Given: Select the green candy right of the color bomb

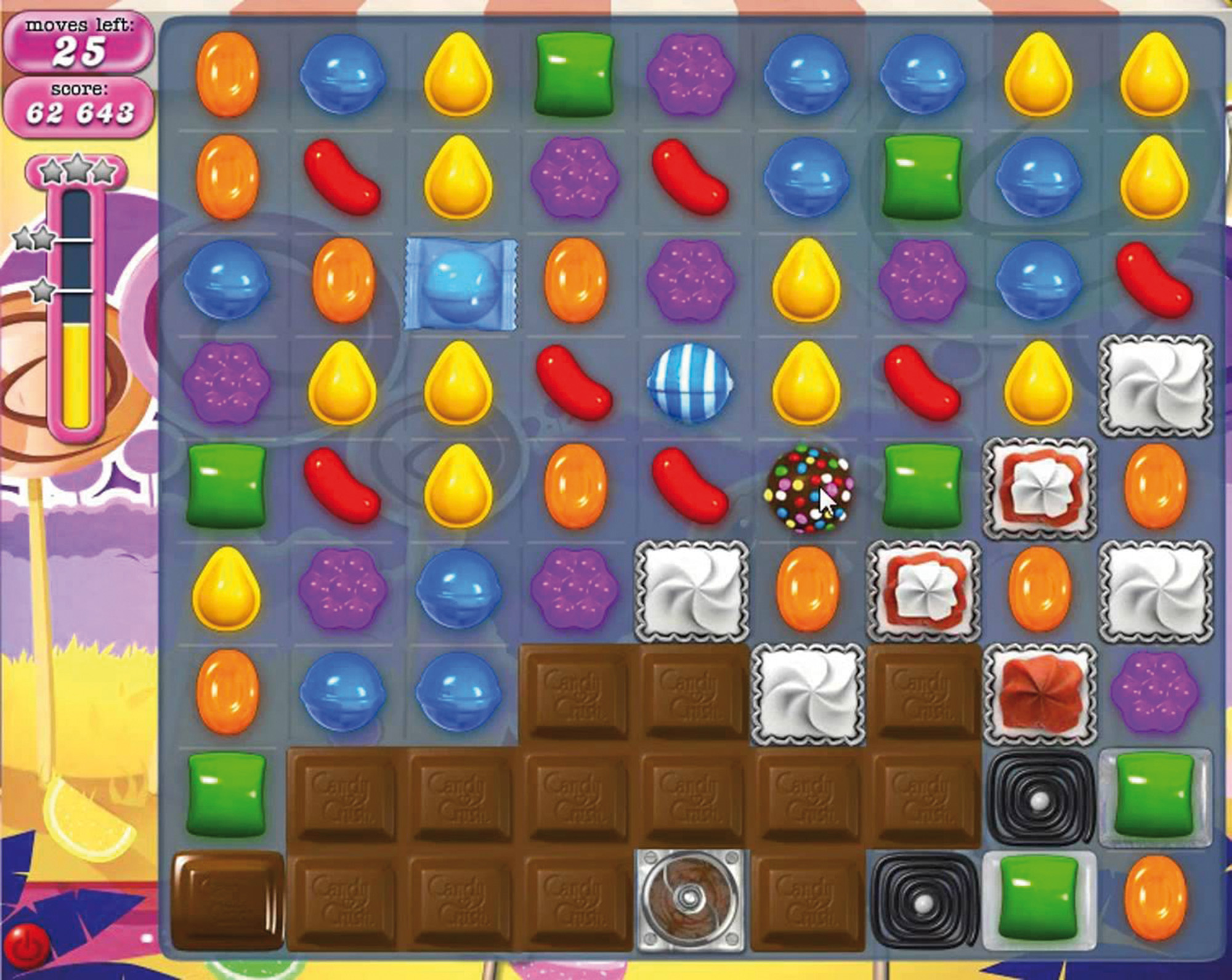Looking at the screenshot, I should point(922,487).
